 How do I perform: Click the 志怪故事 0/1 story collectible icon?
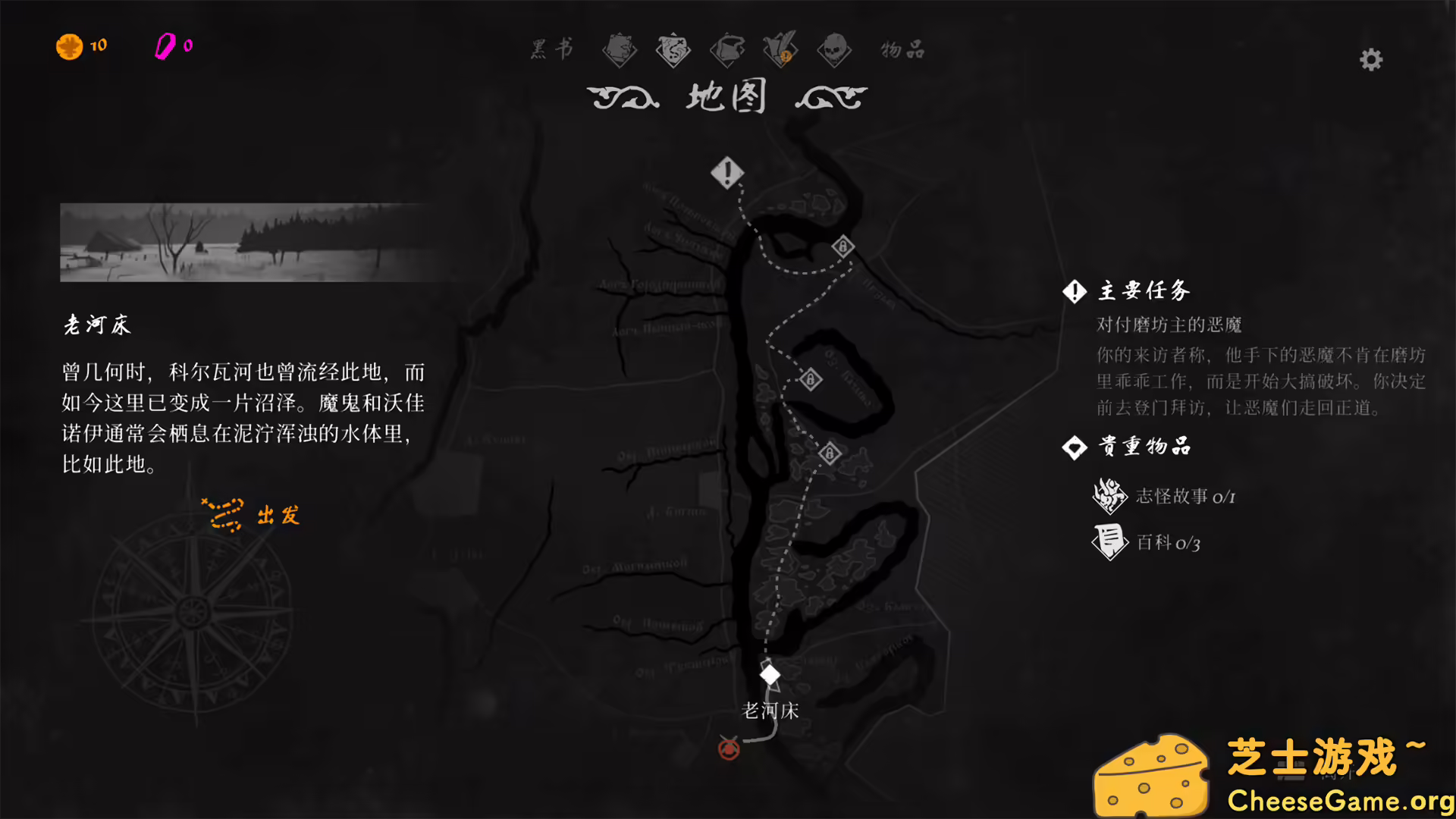pyautogui.click(x=1109, y=497)
